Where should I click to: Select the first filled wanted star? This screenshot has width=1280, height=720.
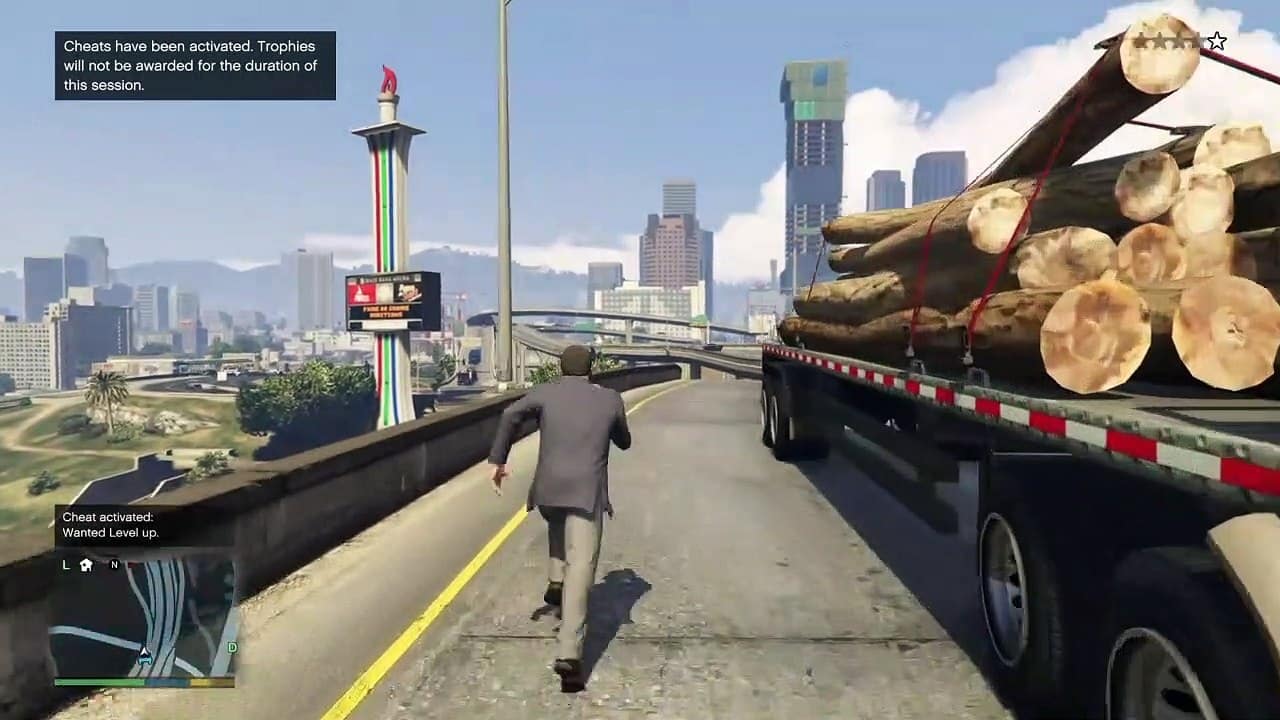(x=1141, y=40)
